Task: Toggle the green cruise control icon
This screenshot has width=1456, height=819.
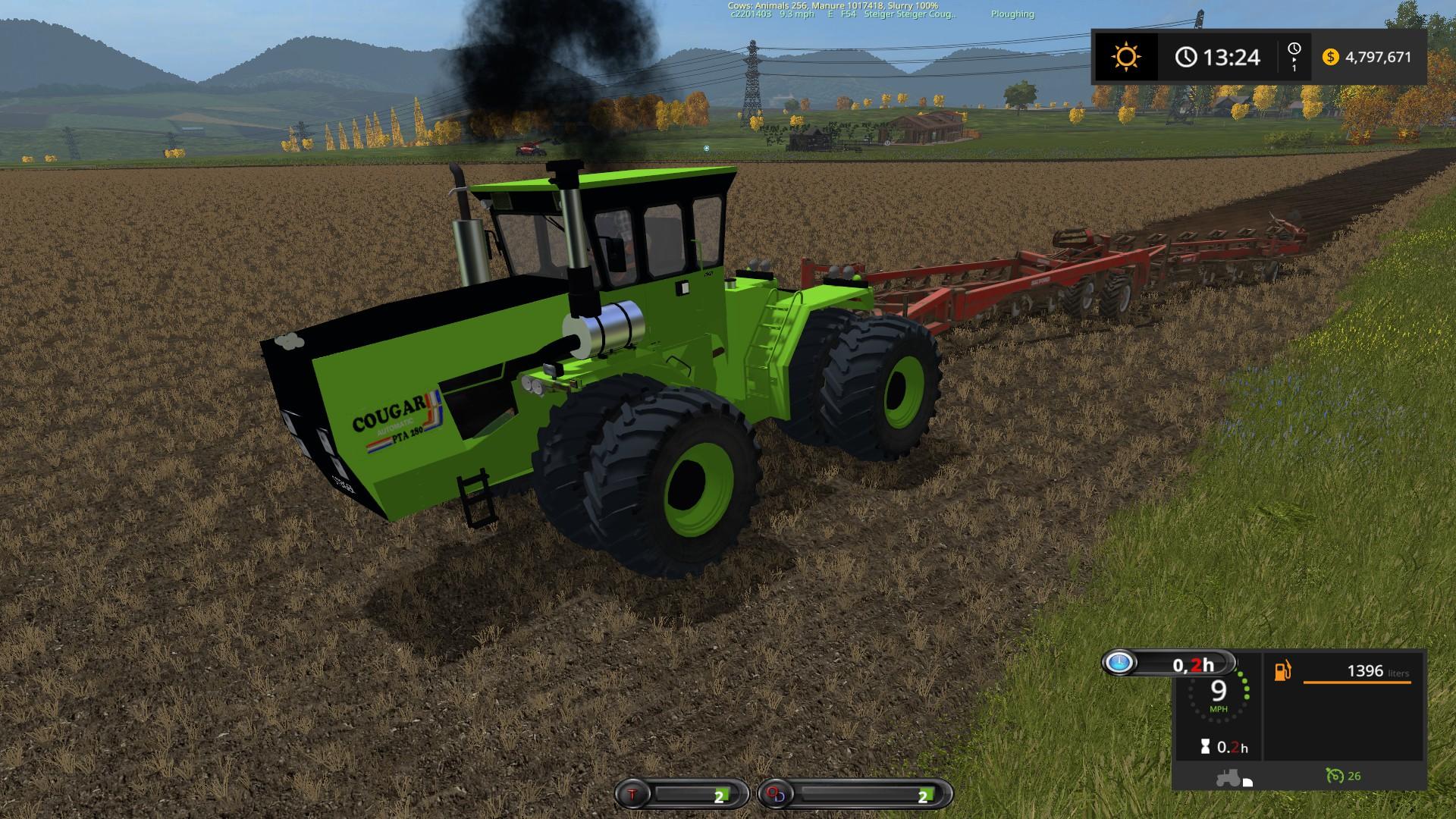Action: click(1335, 775)
